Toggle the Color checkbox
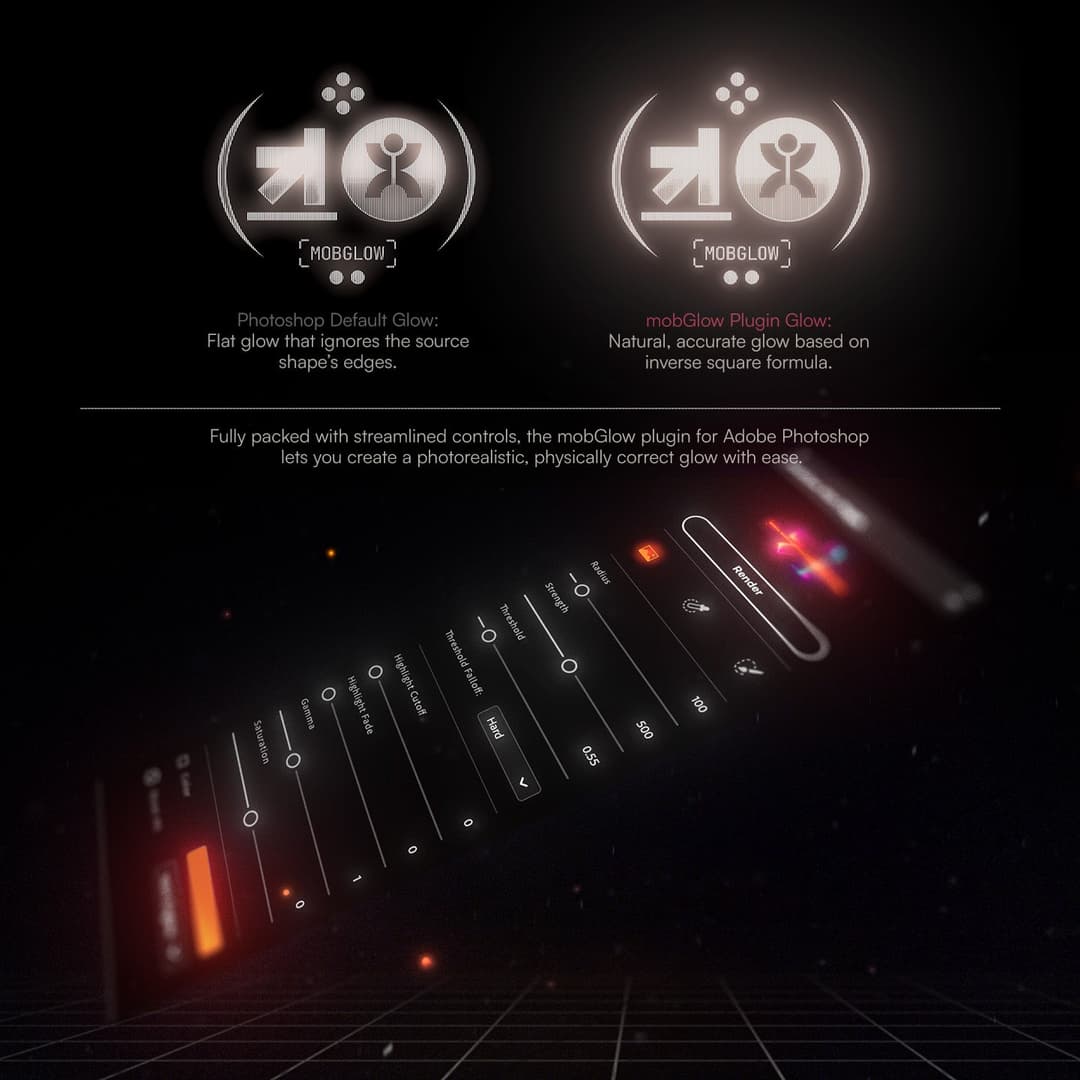Viewport: 1080px width, 1080px height. pos(181,760)
